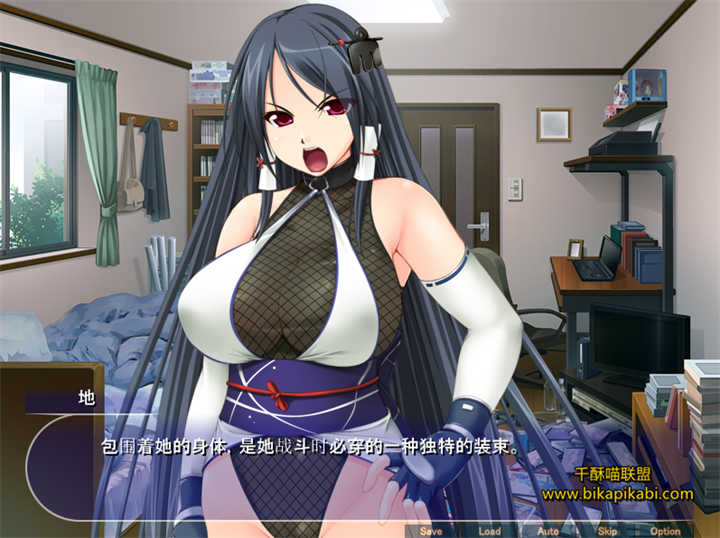
Task: Open the Save menu
Action: pyautogui.click(x=431, y=531)
